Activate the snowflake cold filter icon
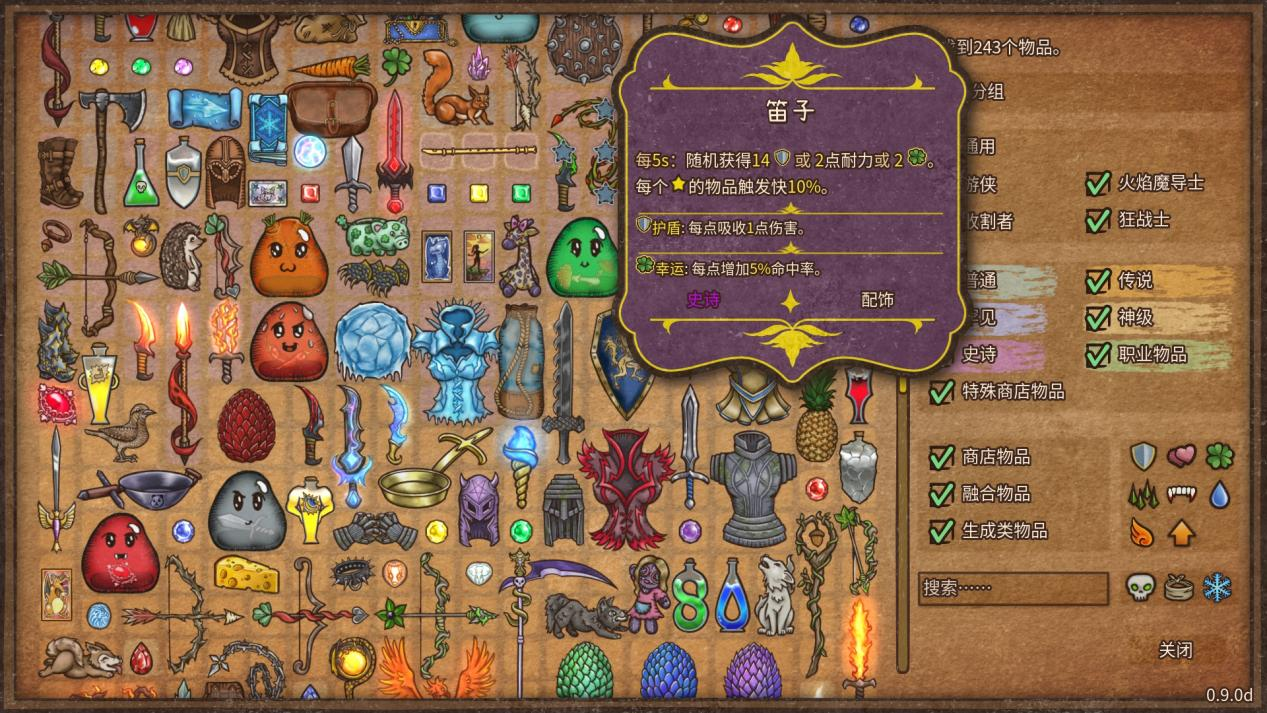This screenshot has height=713, width=1267. [1217, 587]
